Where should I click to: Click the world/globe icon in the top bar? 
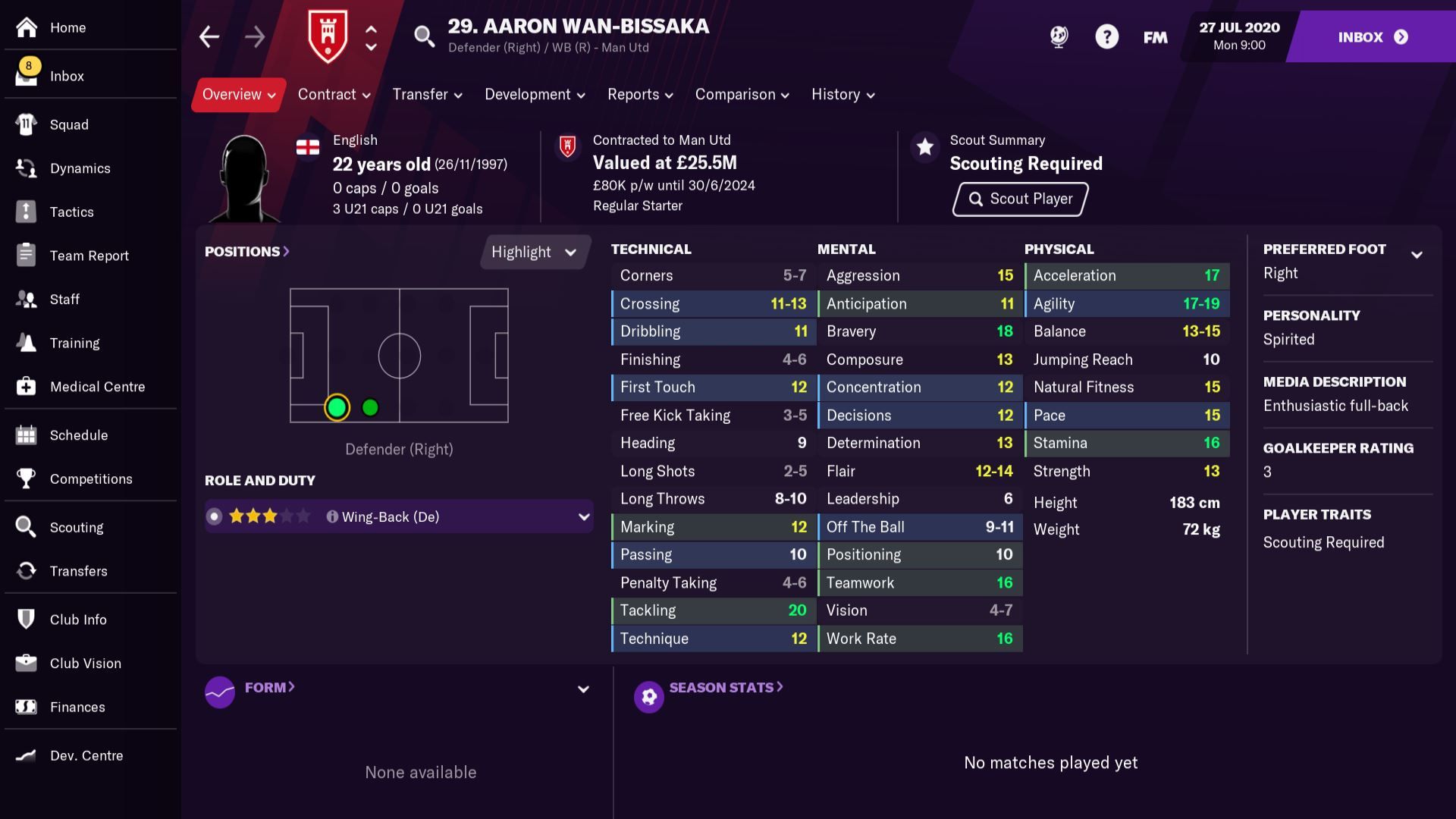1059,36
